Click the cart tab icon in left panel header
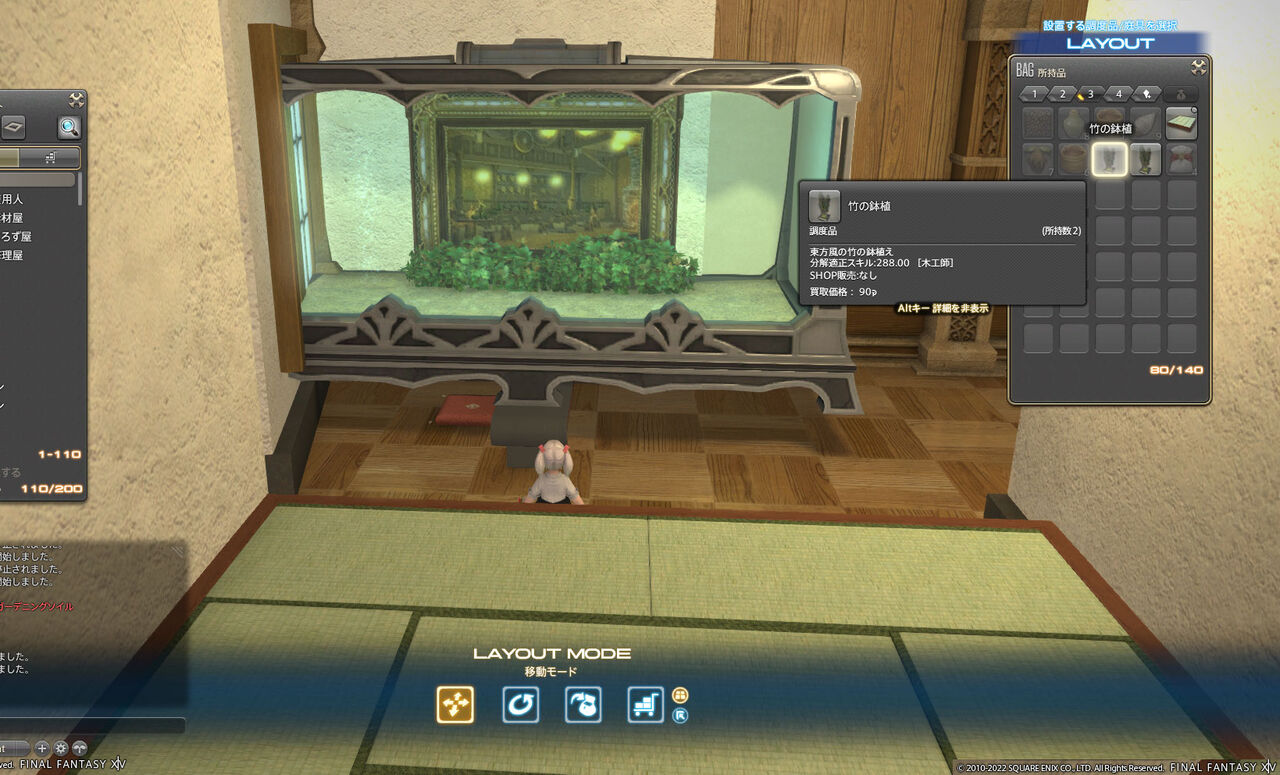1280x775 pixels. point(51,157)
